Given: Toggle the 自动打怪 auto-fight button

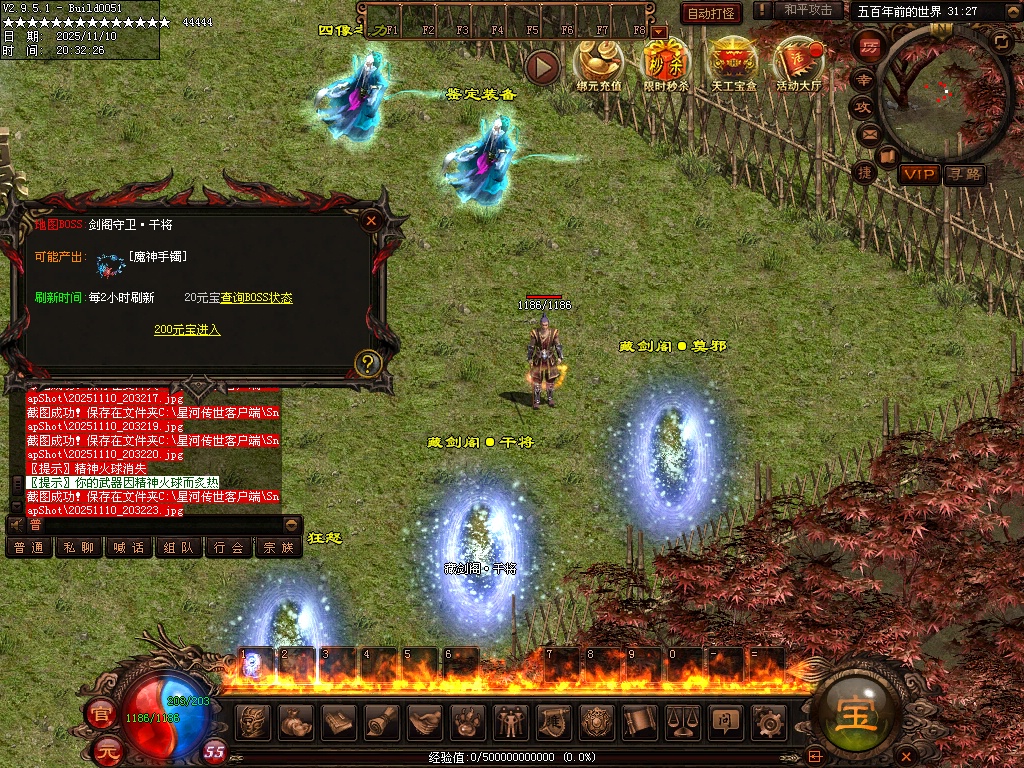Looking at the screenshot, I should click(x=711, y=13).
